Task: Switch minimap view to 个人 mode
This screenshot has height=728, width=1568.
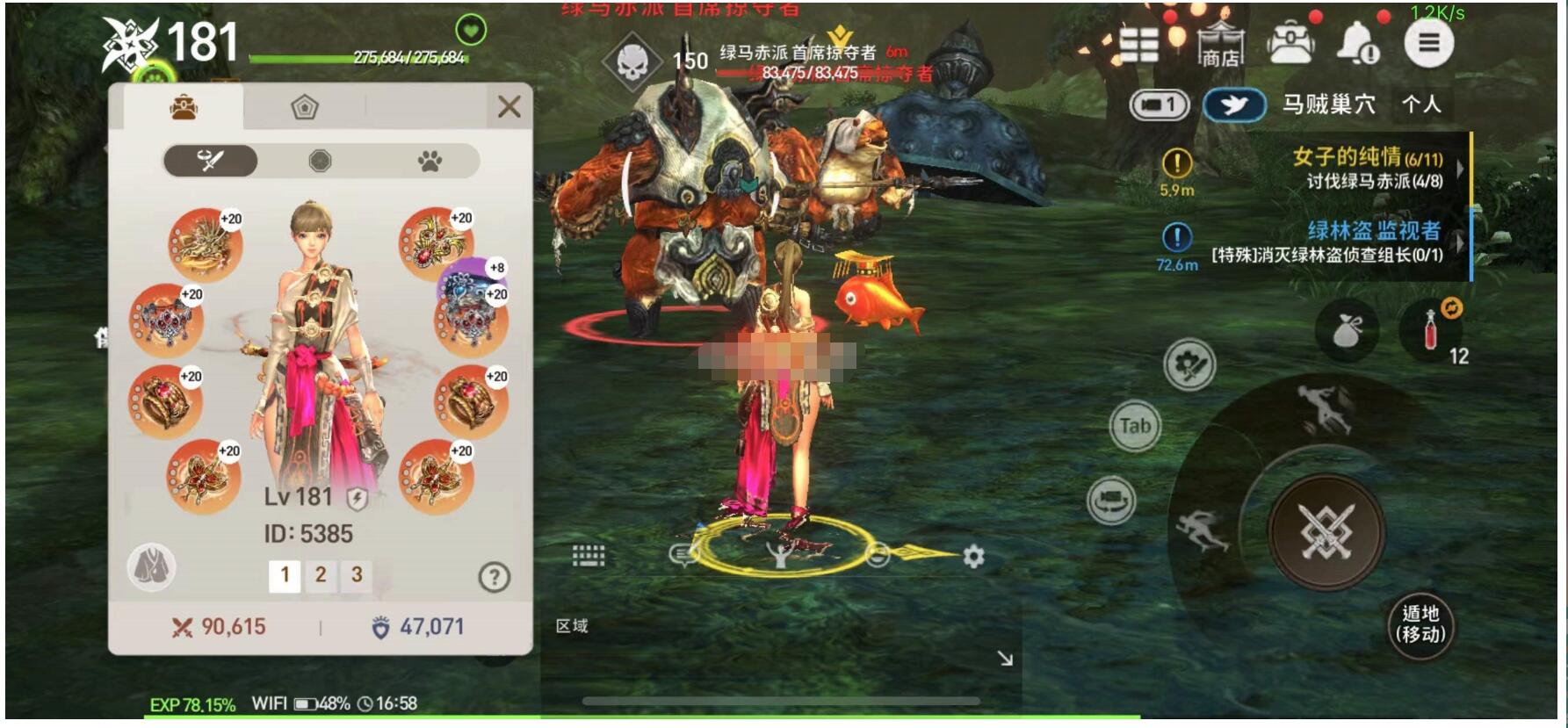Action: (x=1420, y=104)
